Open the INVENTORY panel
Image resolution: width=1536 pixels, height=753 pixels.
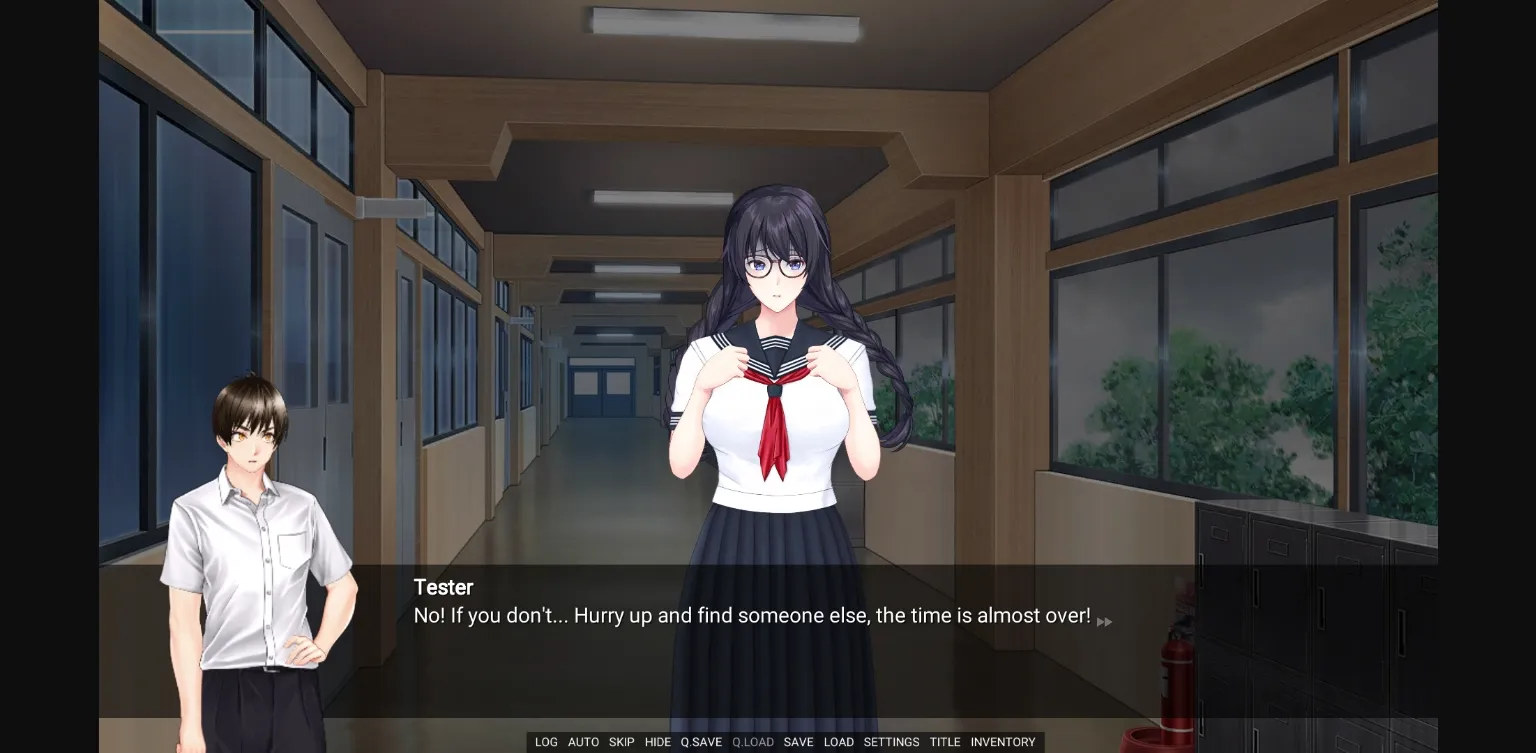click(x=1003, y=742)
